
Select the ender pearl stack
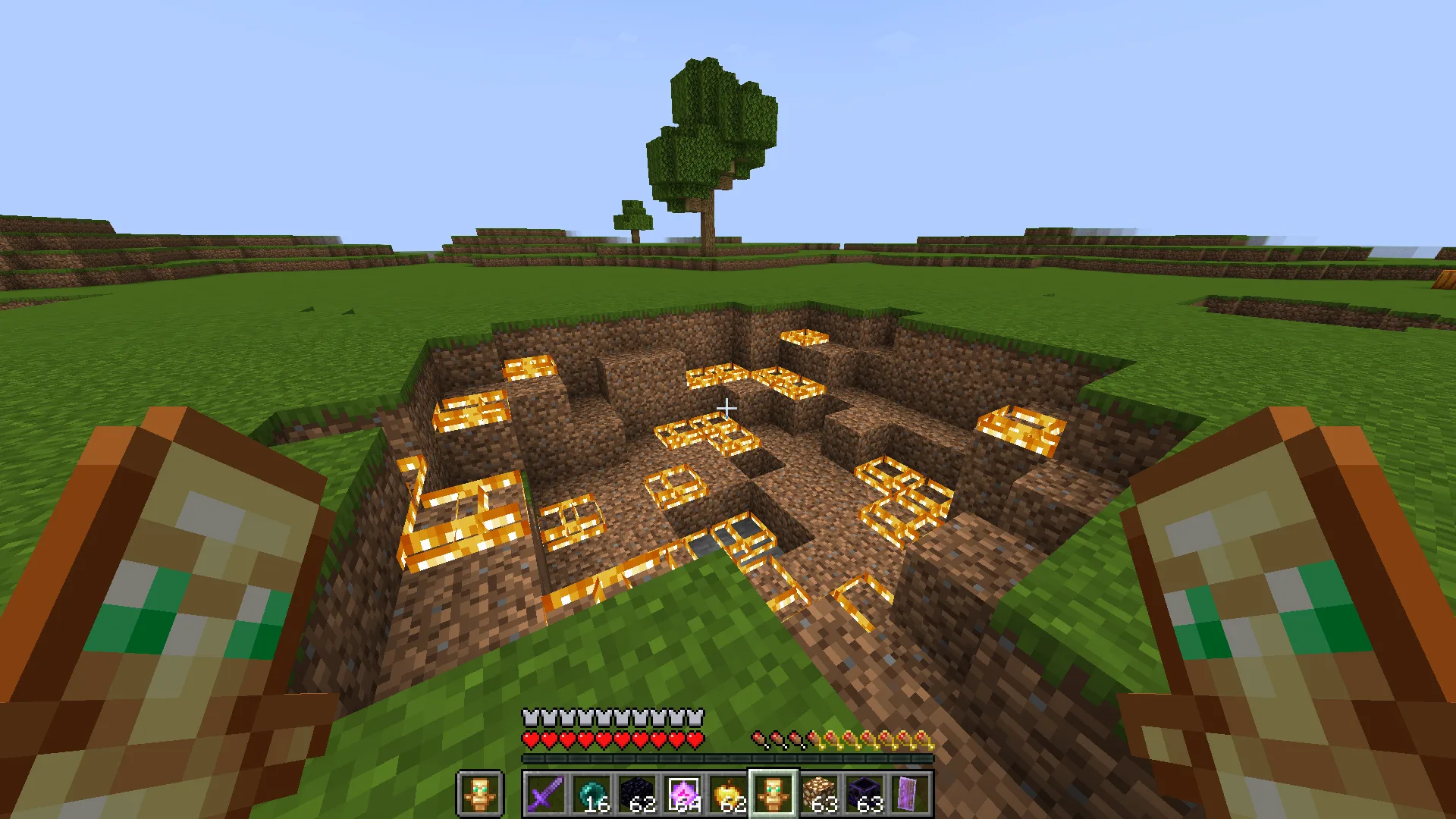(x=591, y=794)
